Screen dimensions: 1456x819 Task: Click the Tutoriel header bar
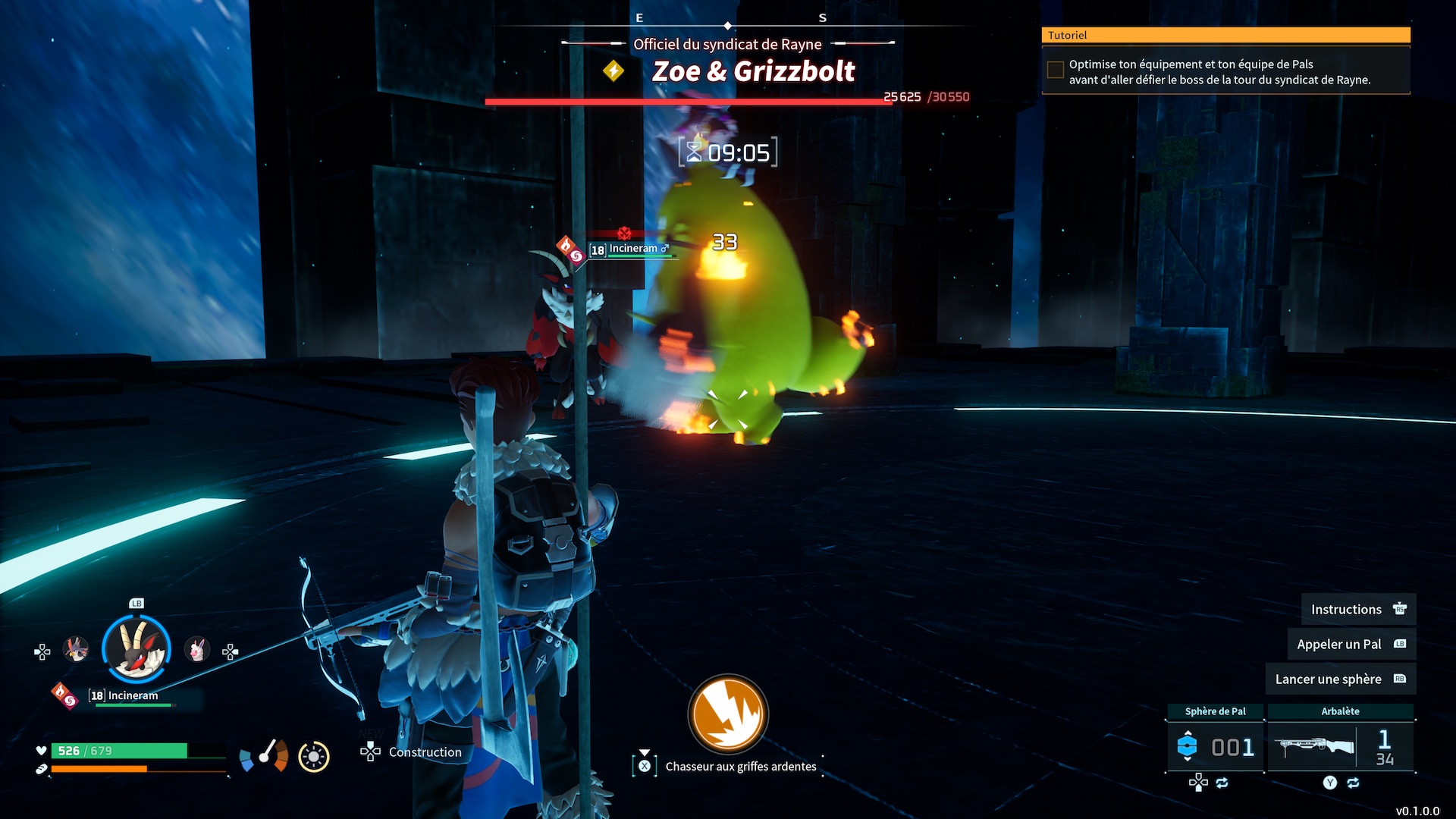[x=1225, y=35]
